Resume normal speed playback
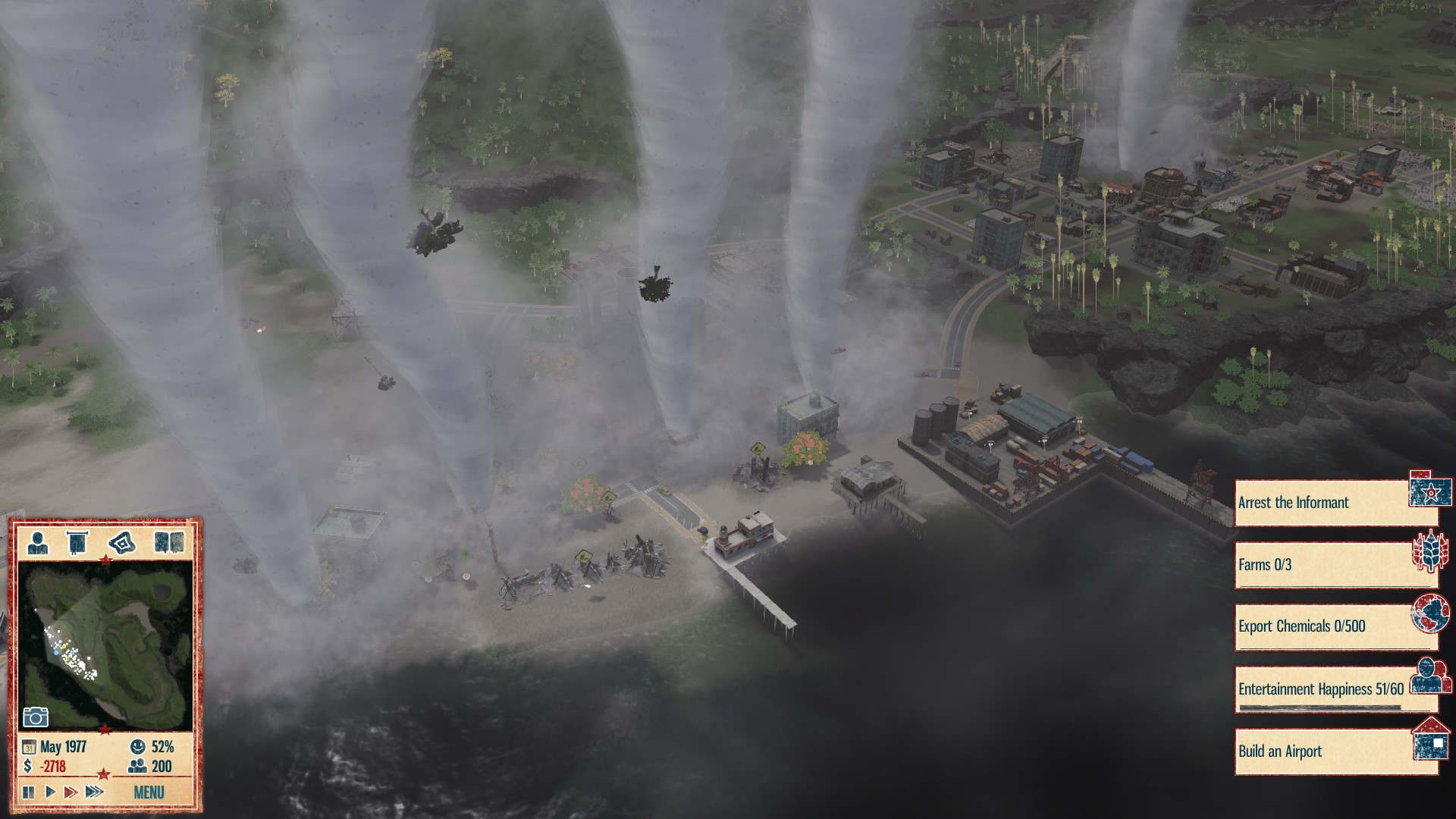Screen dimensions: 1456x819 [50, 790]
